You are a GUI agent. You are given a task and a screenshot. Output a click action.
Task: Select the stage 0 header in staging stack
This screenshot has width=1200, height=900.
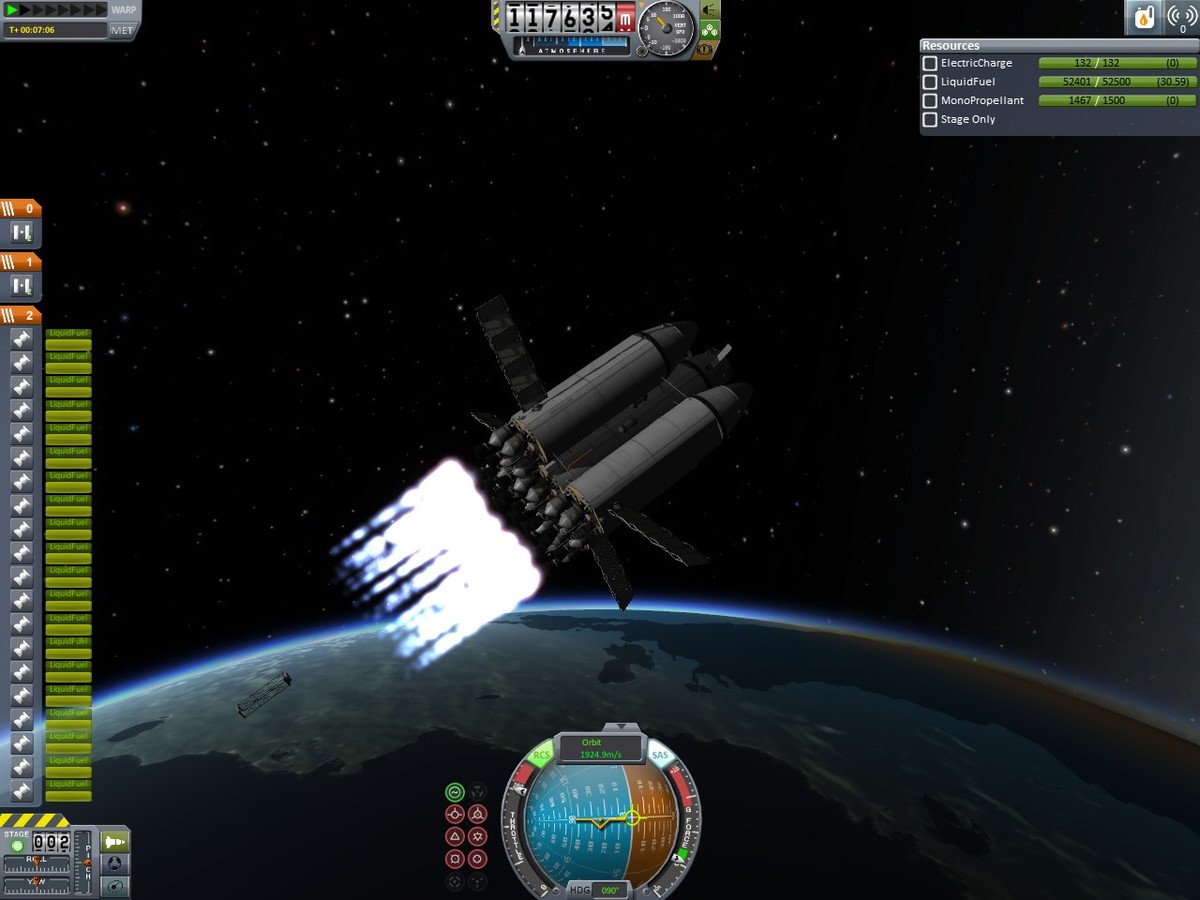click(x=21, y=209)
